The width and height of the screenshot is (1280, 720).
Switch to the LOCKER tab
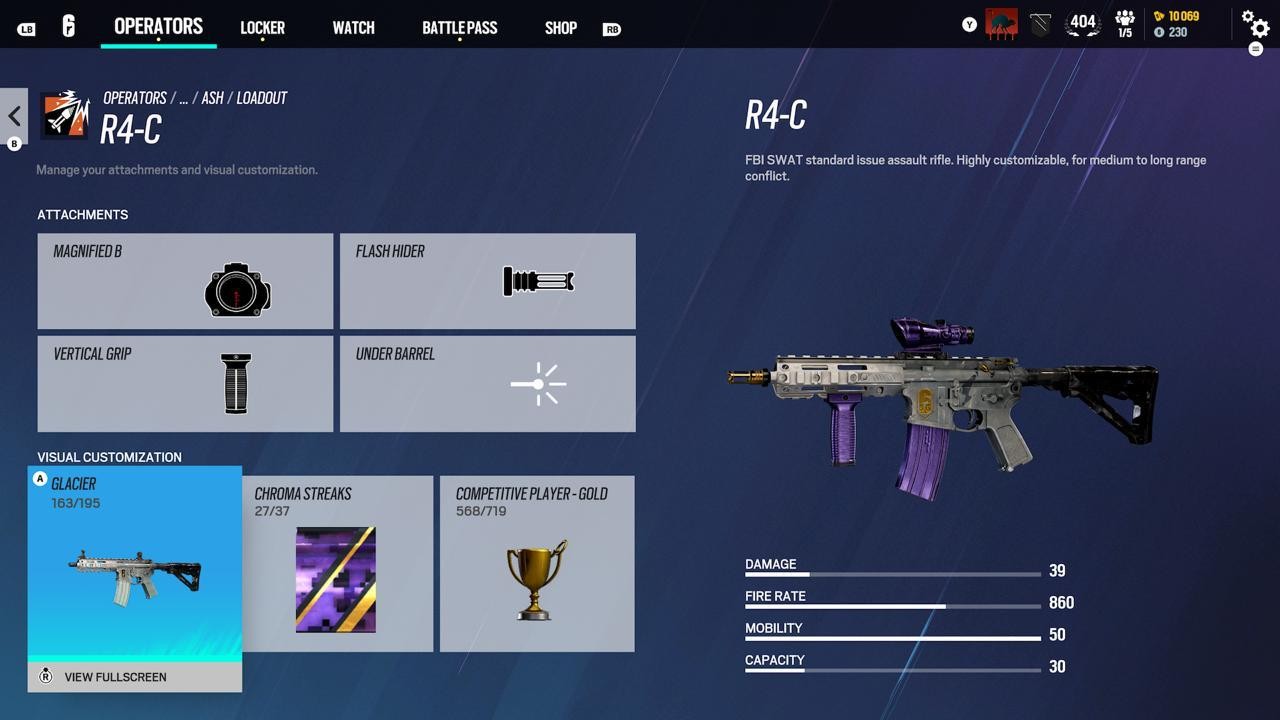coord(262,27)
